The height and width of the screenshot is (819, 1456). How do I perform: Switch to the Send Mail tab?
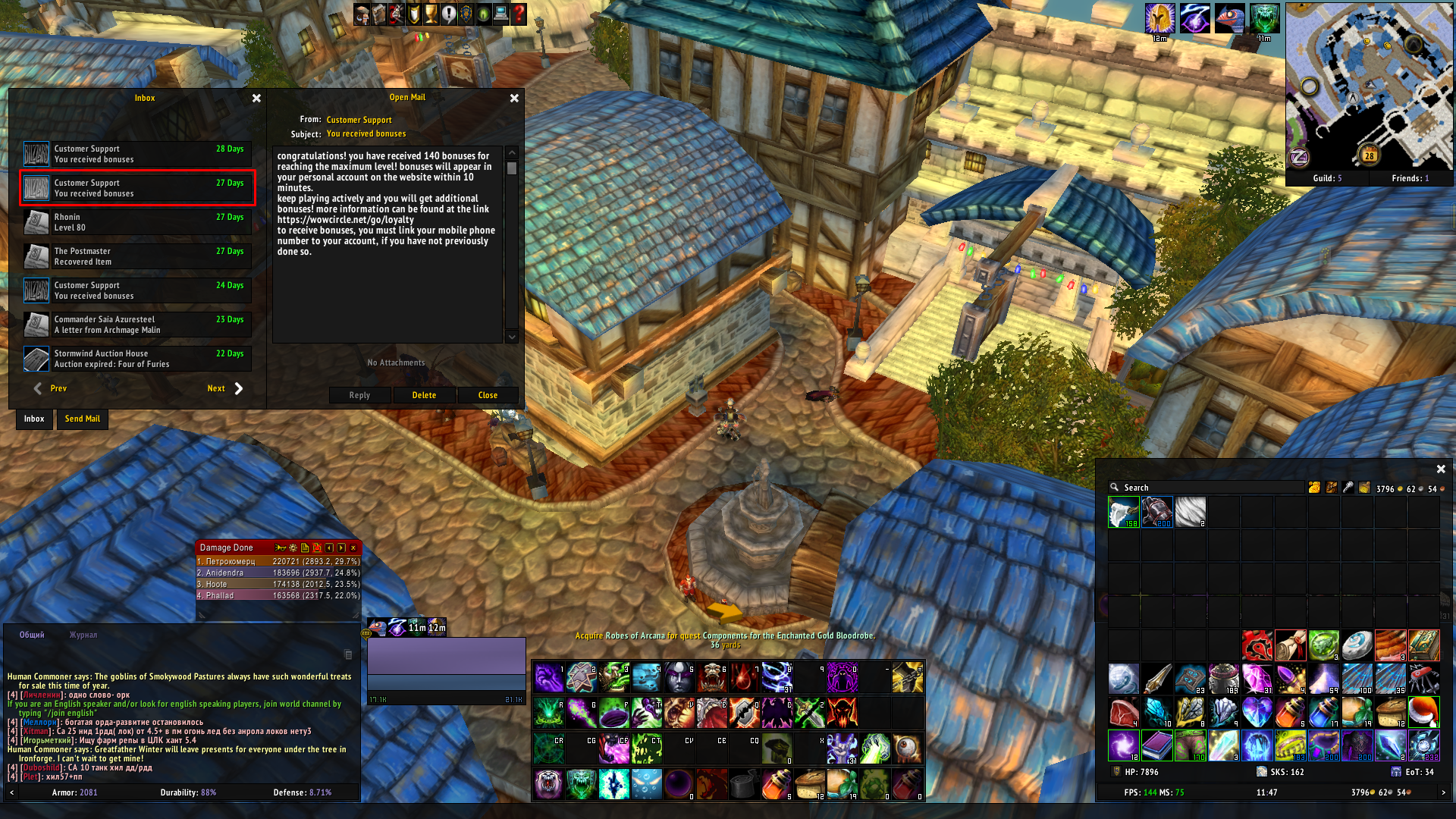(83, 419)
